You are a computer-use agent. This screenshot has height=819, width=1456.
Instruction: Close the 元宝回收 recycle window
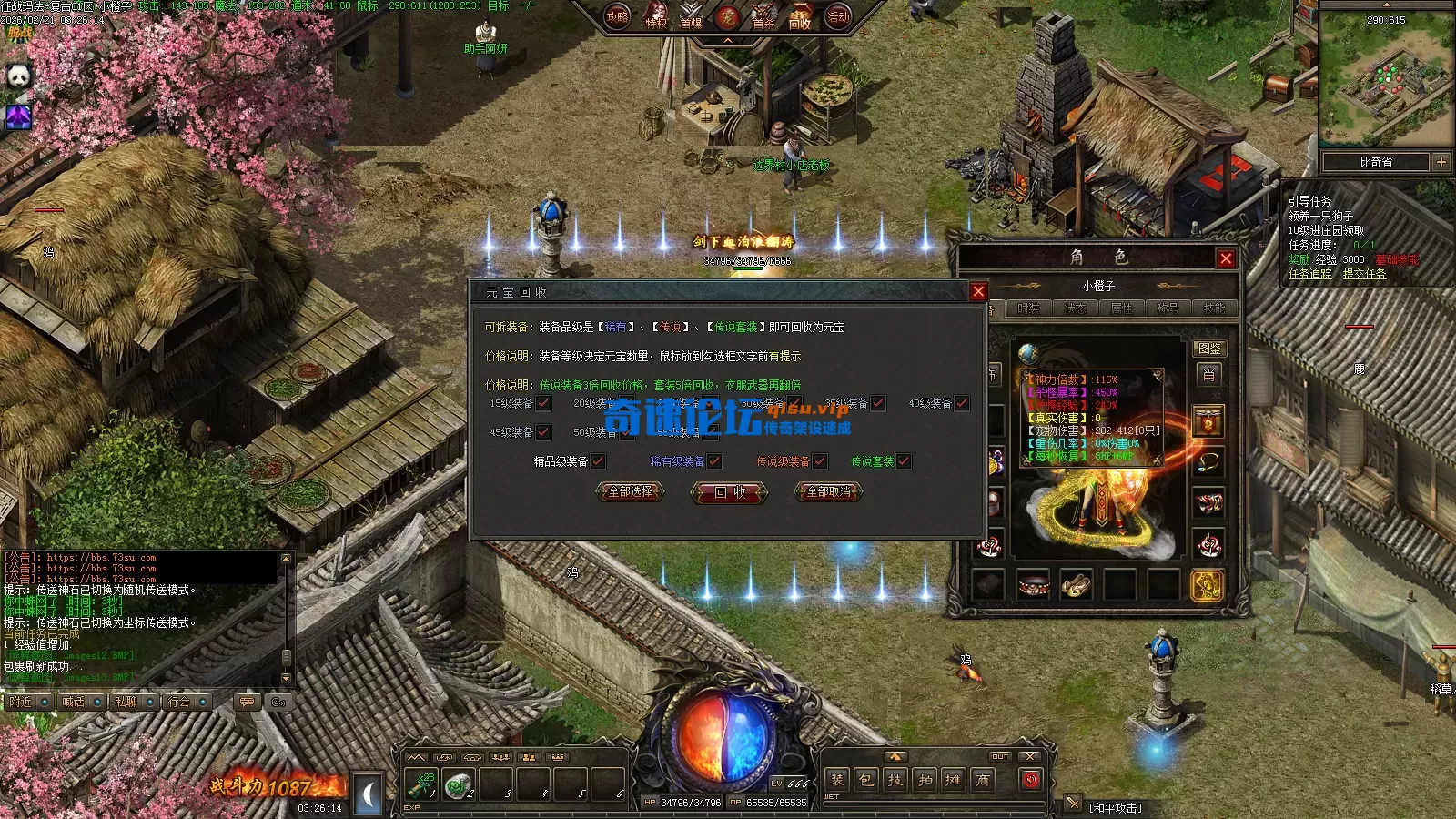click(978, 291)
